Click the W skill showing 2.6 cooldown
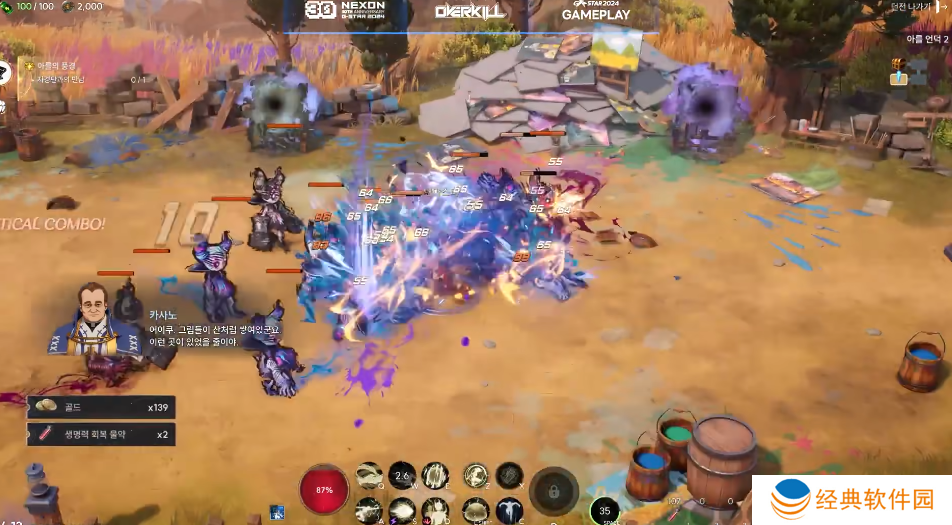 tap(402, 476)
